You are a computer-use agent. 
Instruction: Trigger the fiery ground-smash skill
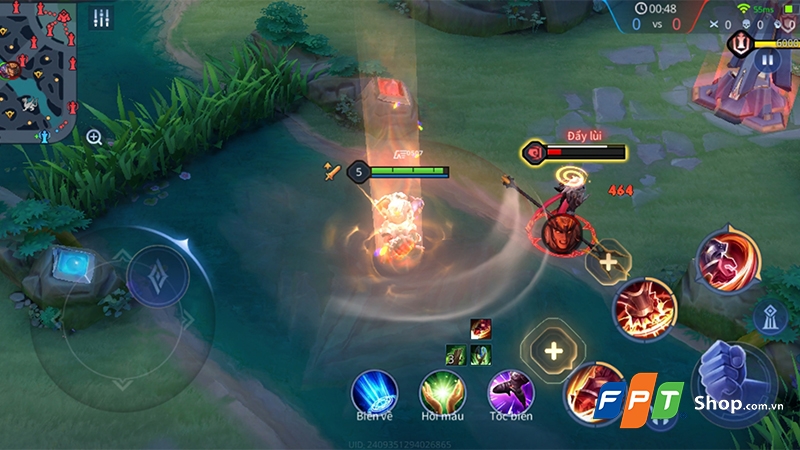(645, 308)
